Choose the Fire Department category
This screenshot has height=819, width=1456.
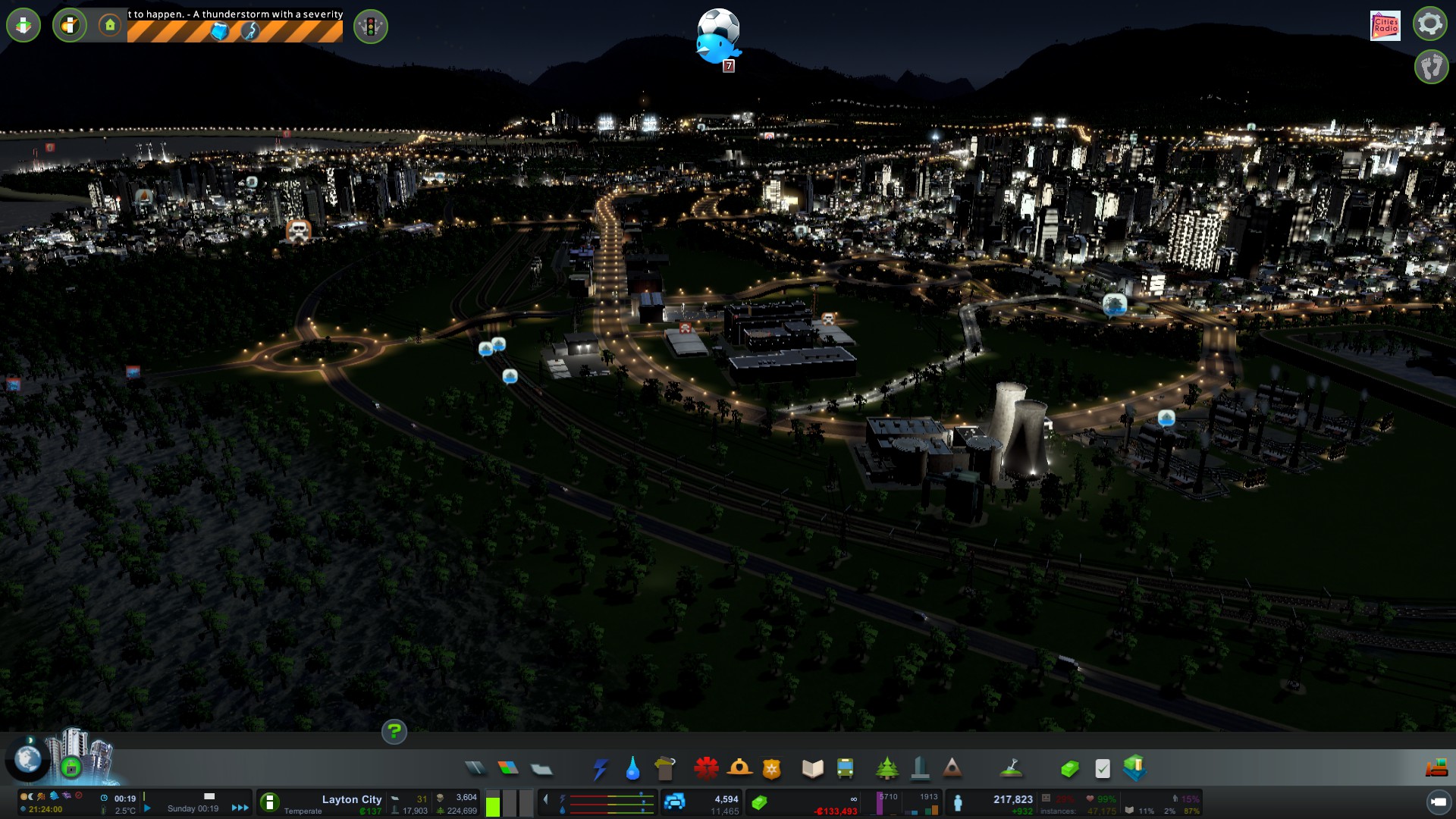[x=739, y=769]
